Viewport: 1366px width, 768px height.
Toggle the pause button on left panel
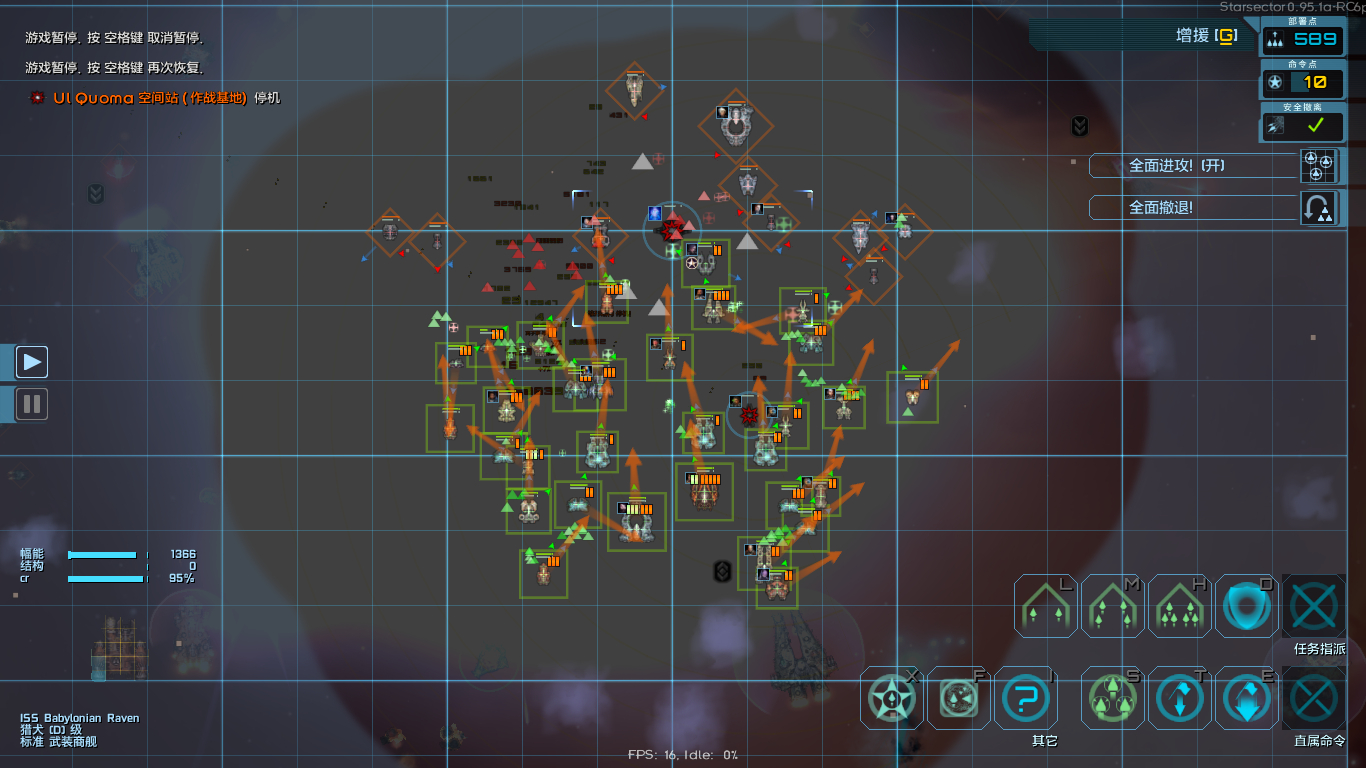coord(31,404)
